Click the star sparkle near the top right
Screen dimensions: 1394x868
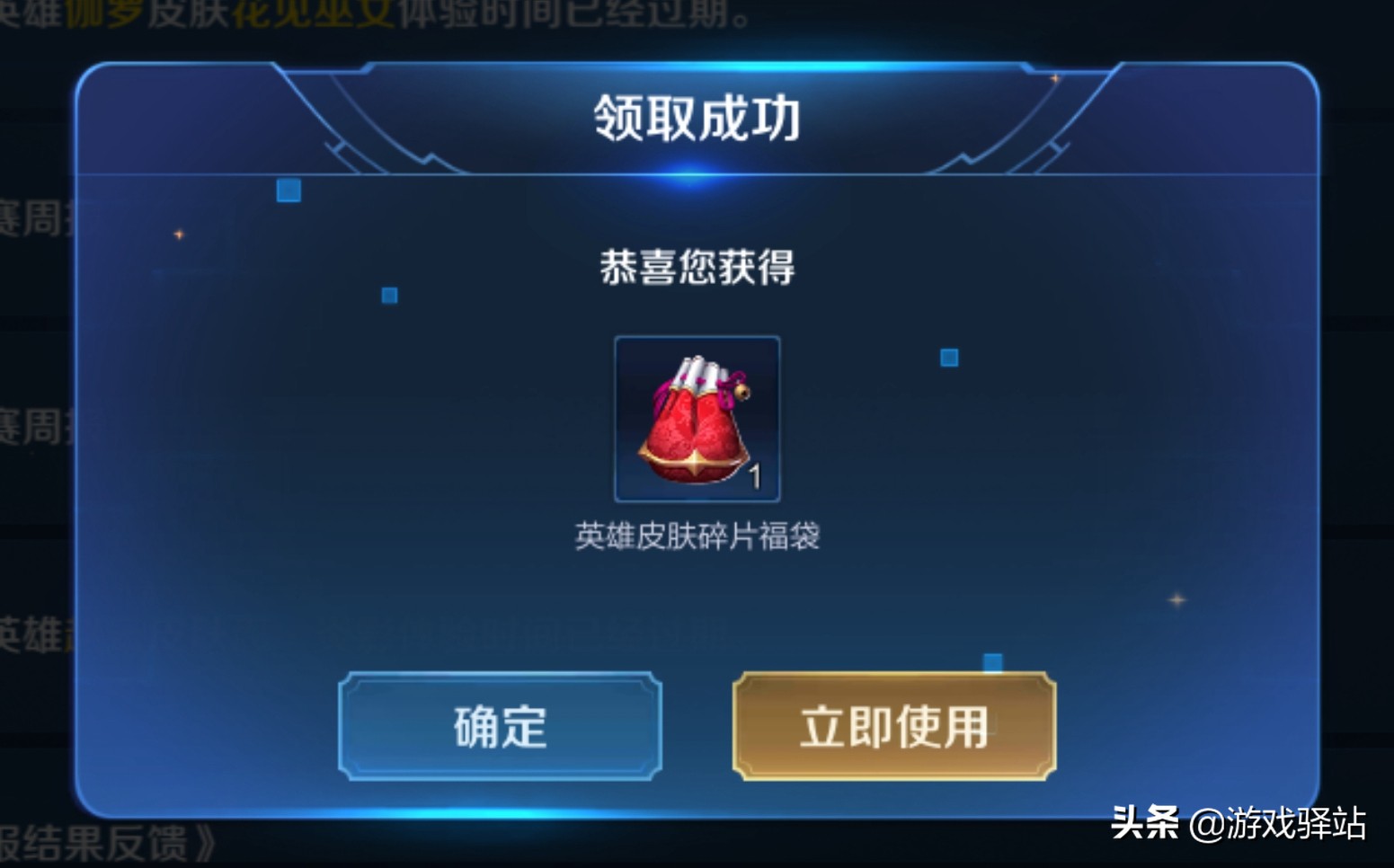click(x=1053, y=80)
